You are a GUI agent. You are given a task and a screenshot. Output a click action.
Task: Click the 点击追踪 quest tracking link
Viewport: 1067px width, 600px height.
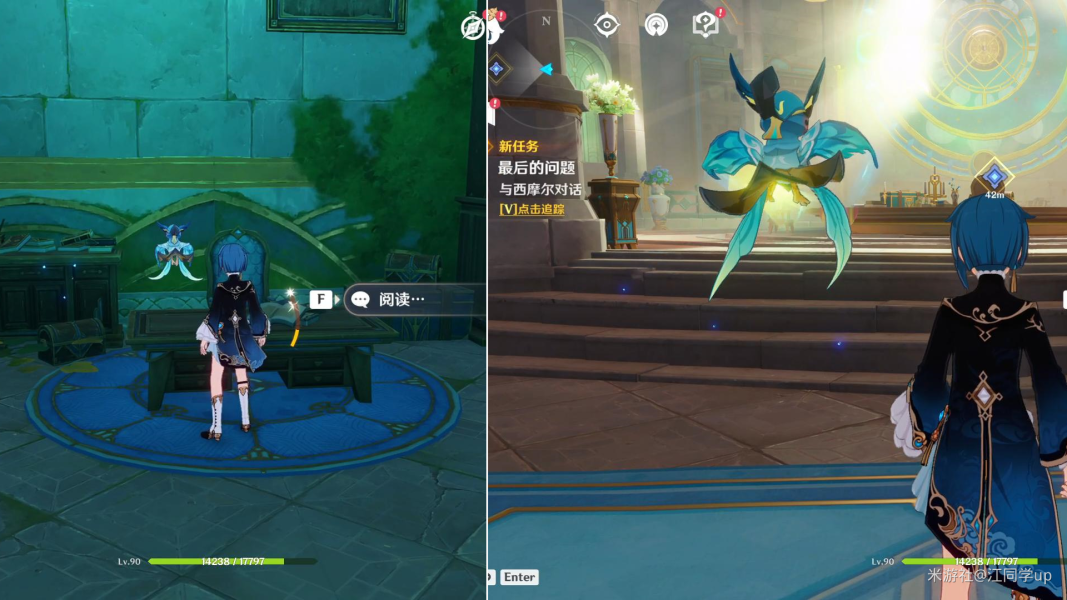click(531, 210)
